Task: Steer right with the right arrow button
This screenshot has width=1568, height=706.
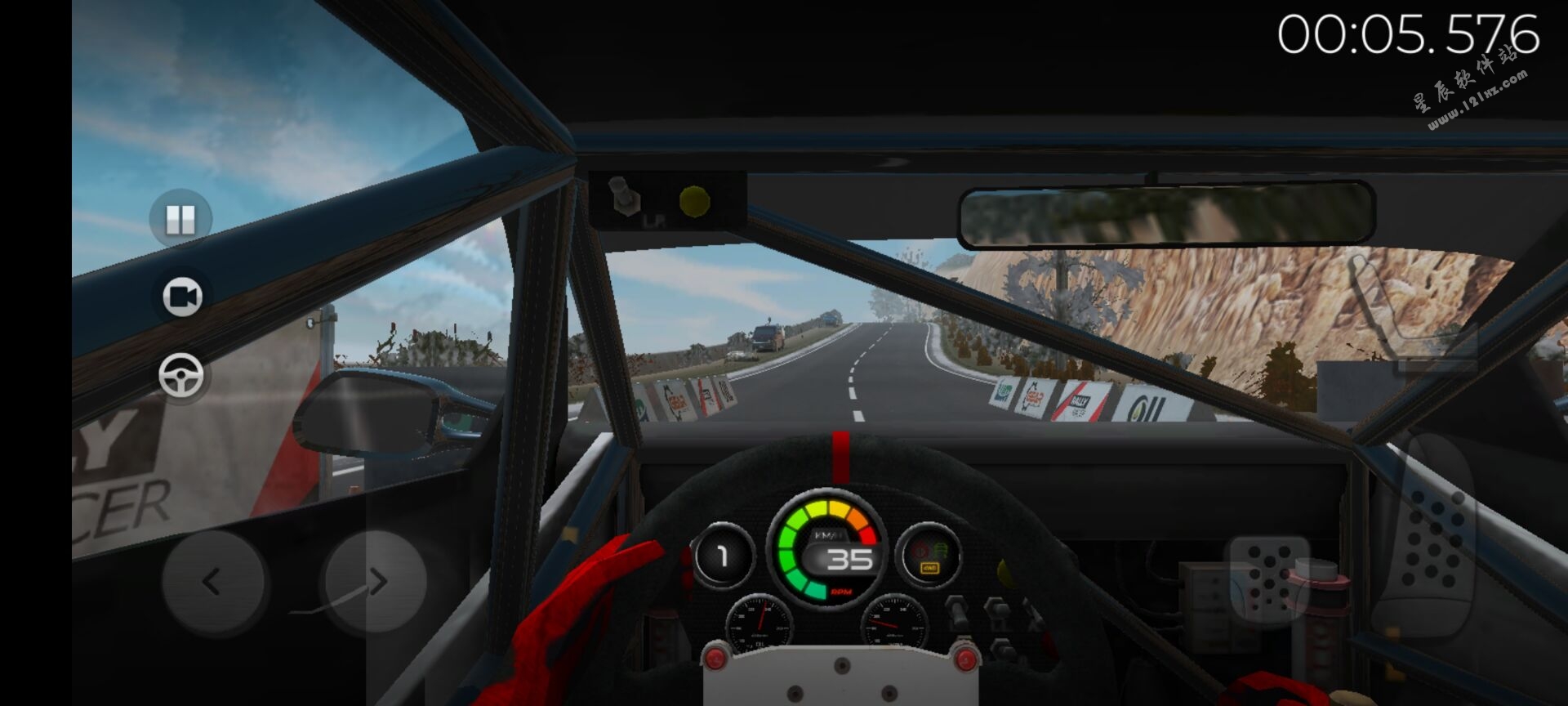Action: [376, 582]
